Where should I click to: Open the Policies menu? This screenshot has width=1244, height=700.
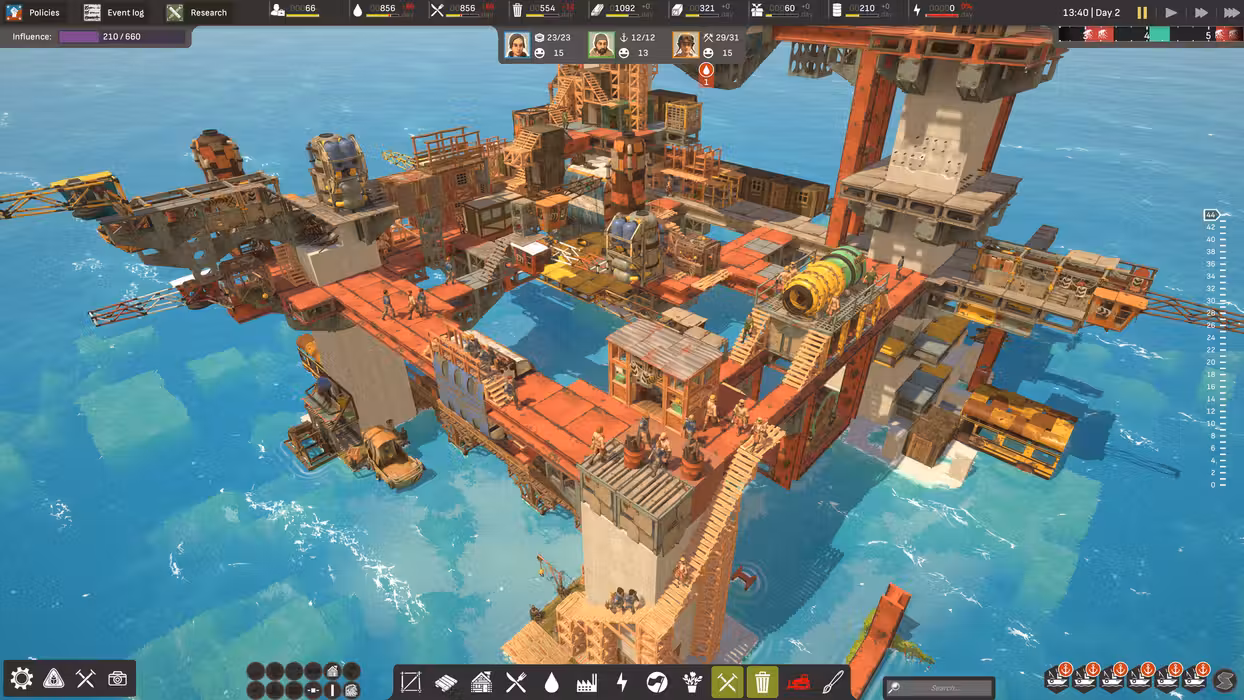point(34,13)
